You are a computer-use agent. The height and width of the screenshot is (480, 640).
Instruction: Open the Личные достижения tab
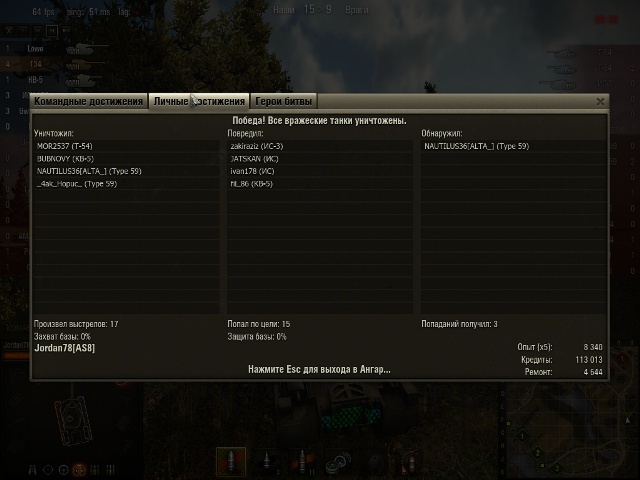coord(199,102)
